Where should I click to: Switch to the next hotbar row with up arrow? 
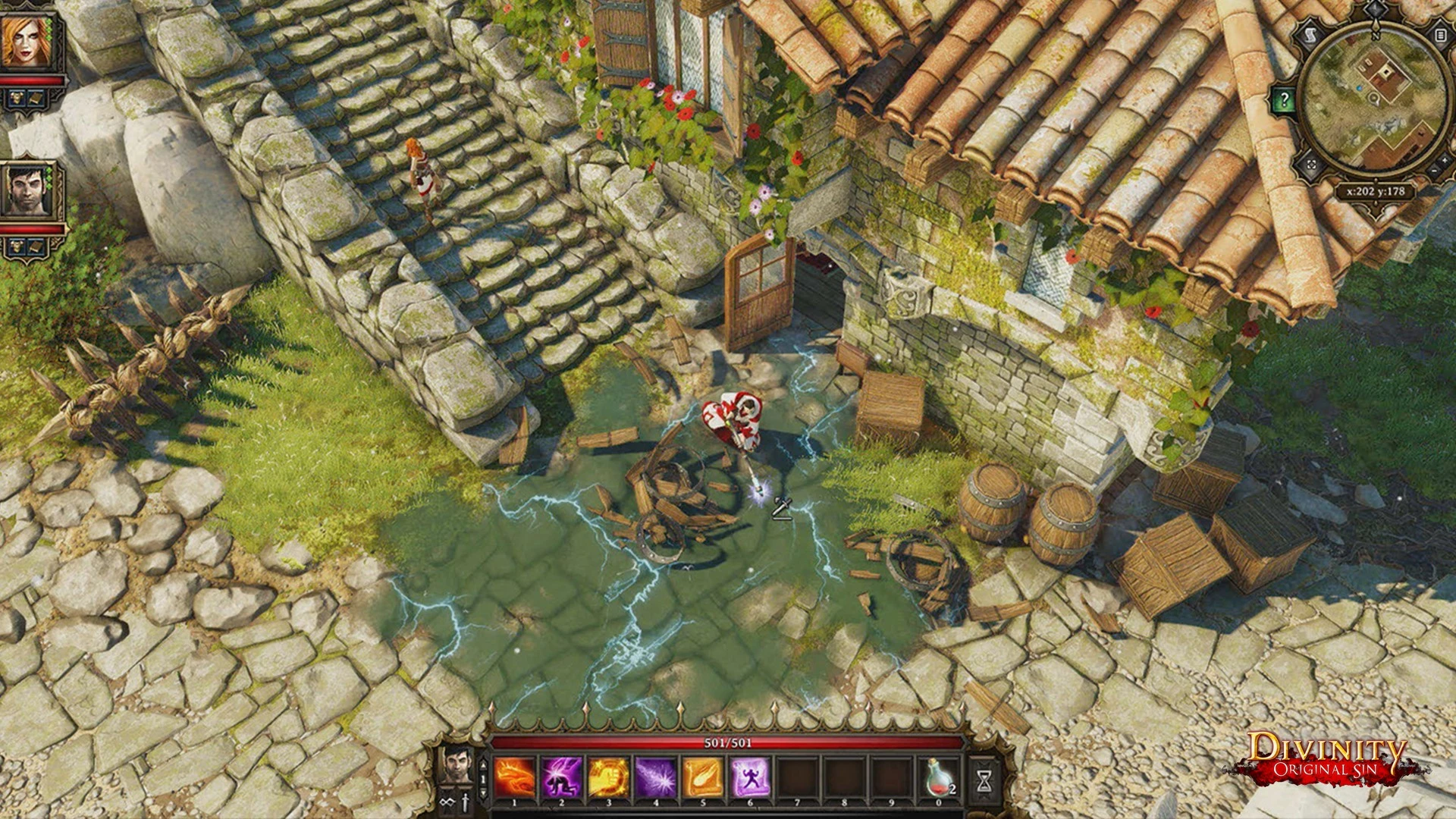pyautogui.click(x=484, y=766)
